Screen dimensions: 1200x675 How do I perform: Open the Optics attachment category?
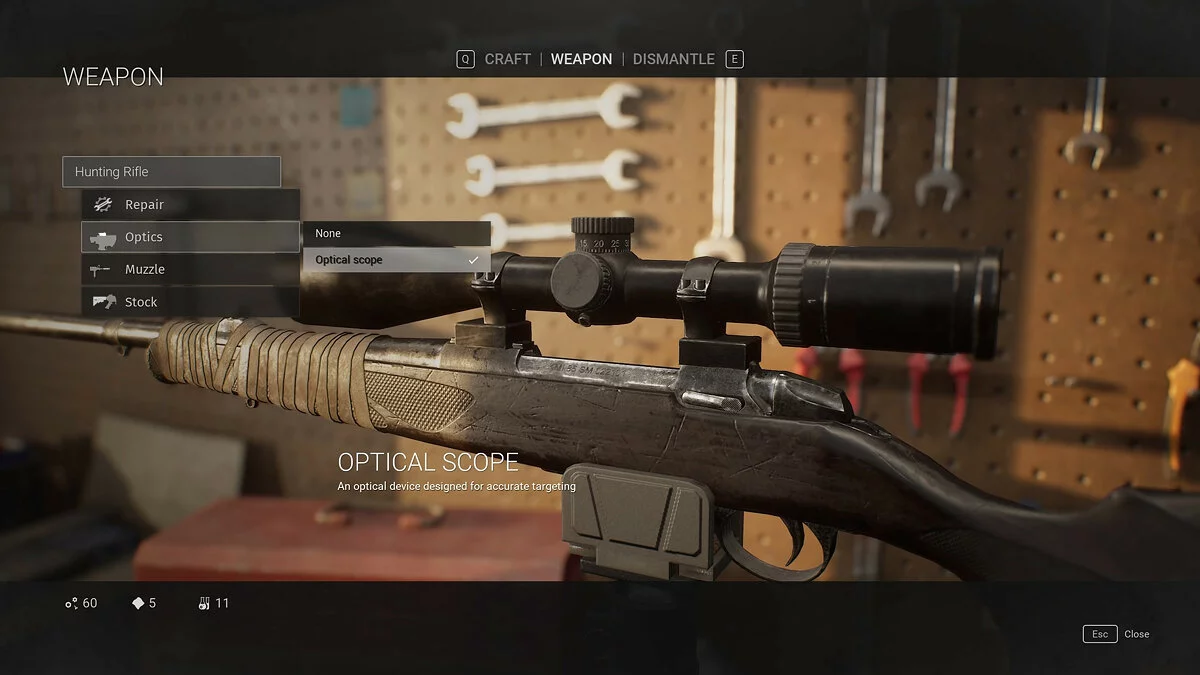[190, 237]
